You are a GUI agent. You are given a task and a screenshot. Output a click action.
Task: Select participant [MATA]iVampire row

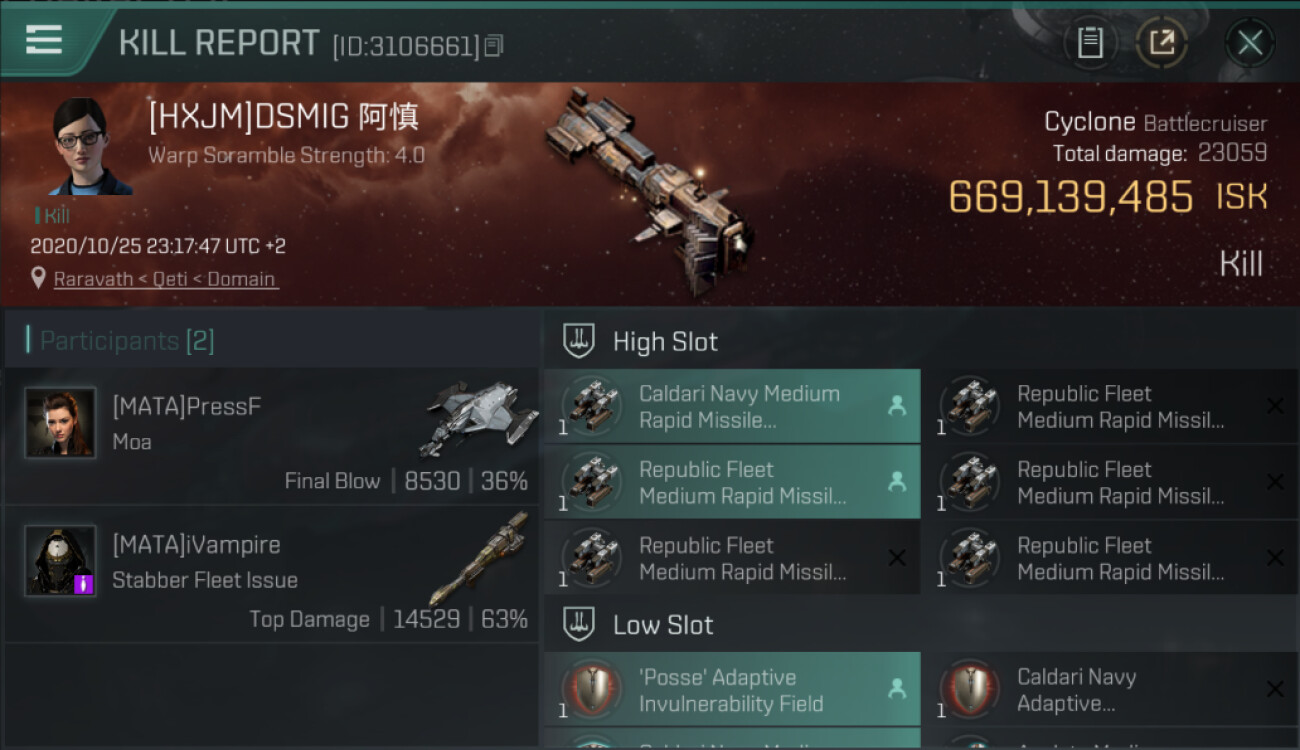[272, 574]
